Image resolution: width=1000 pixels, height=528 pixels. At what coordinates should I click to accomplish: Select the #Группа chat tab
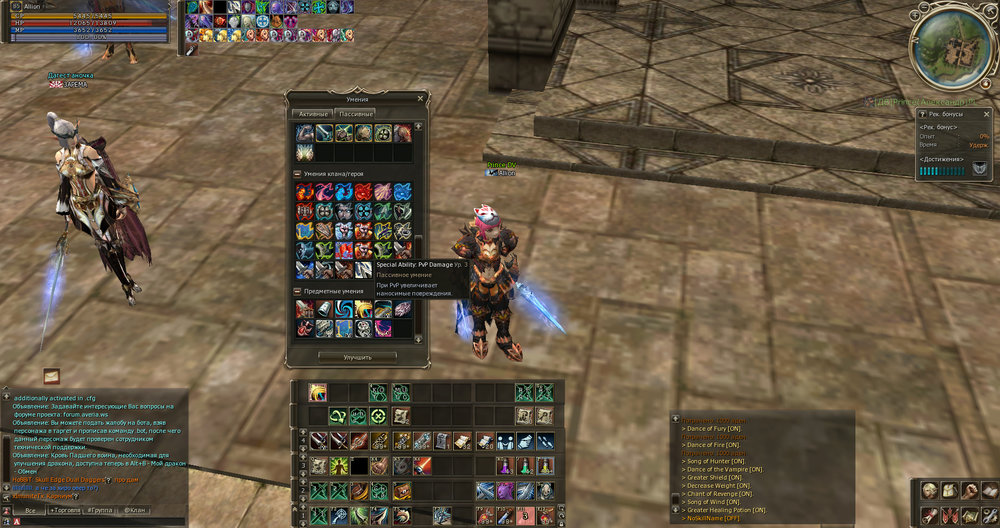(x=100, y=510)
